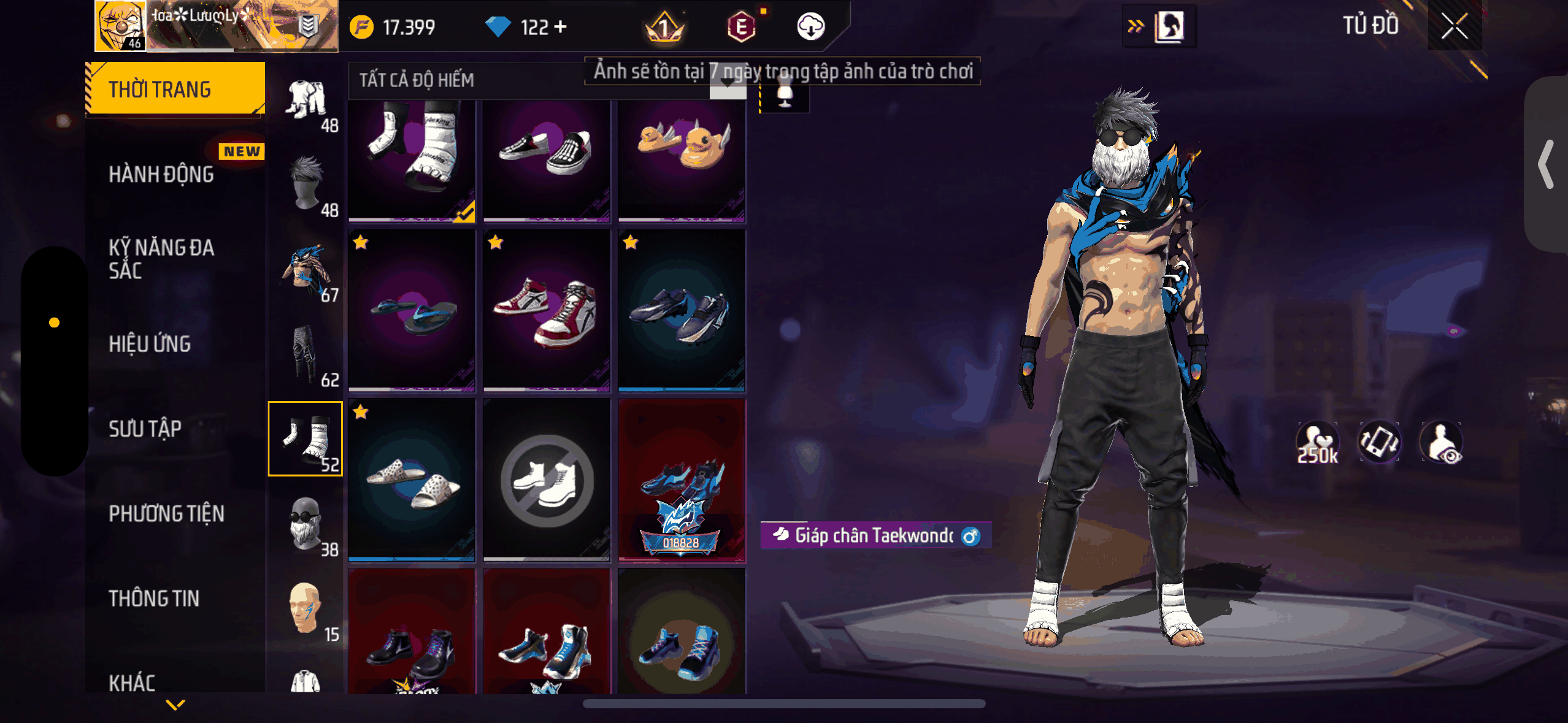Image resolution: width=1568 pixels, height=723 pixels.
Task: Tap the cloud download icon
Action: tap(810, 27)
